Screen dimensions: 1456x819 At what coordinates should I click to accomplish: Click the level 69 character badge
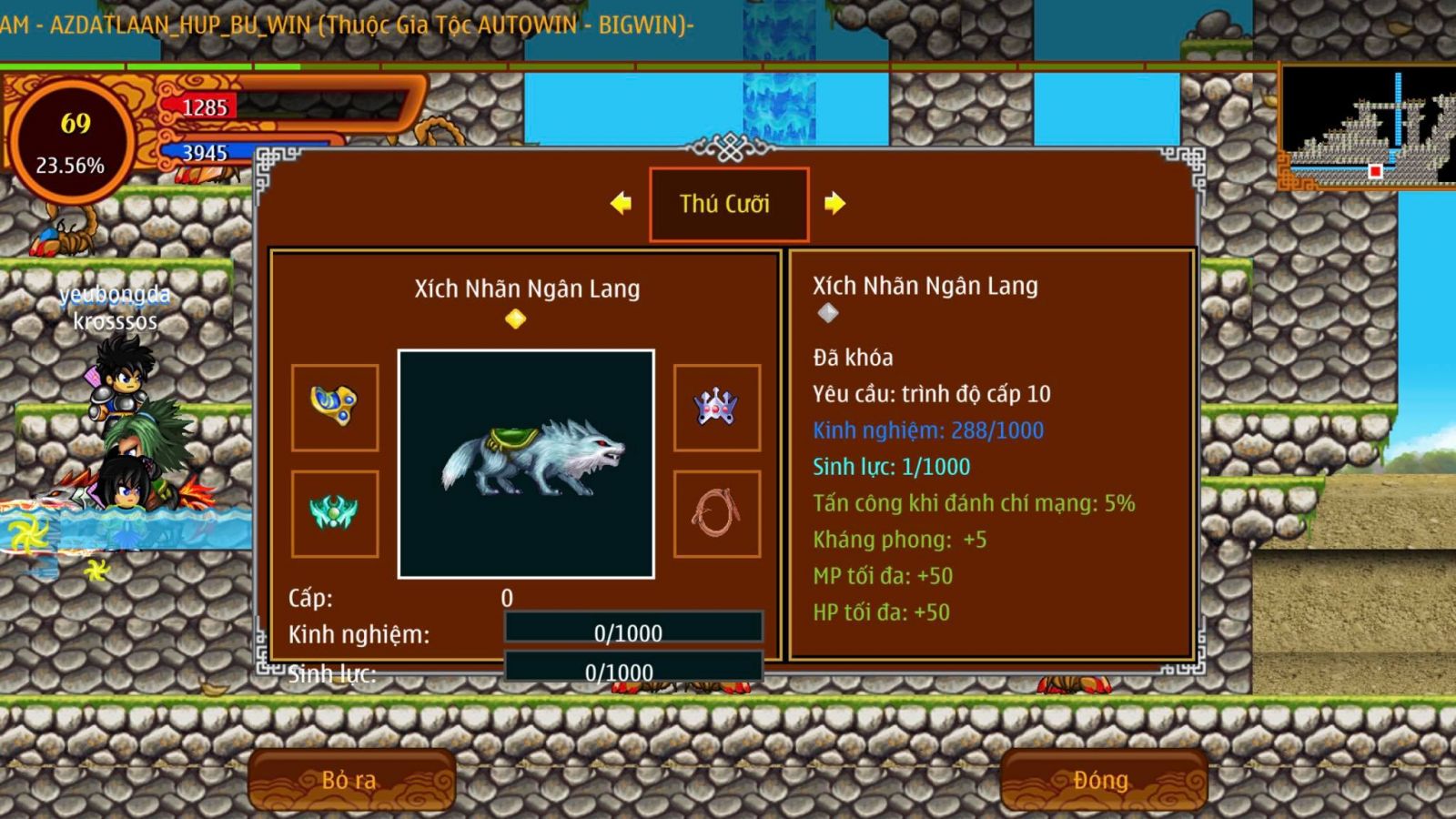pyautogui.click(x=71, y=141)
